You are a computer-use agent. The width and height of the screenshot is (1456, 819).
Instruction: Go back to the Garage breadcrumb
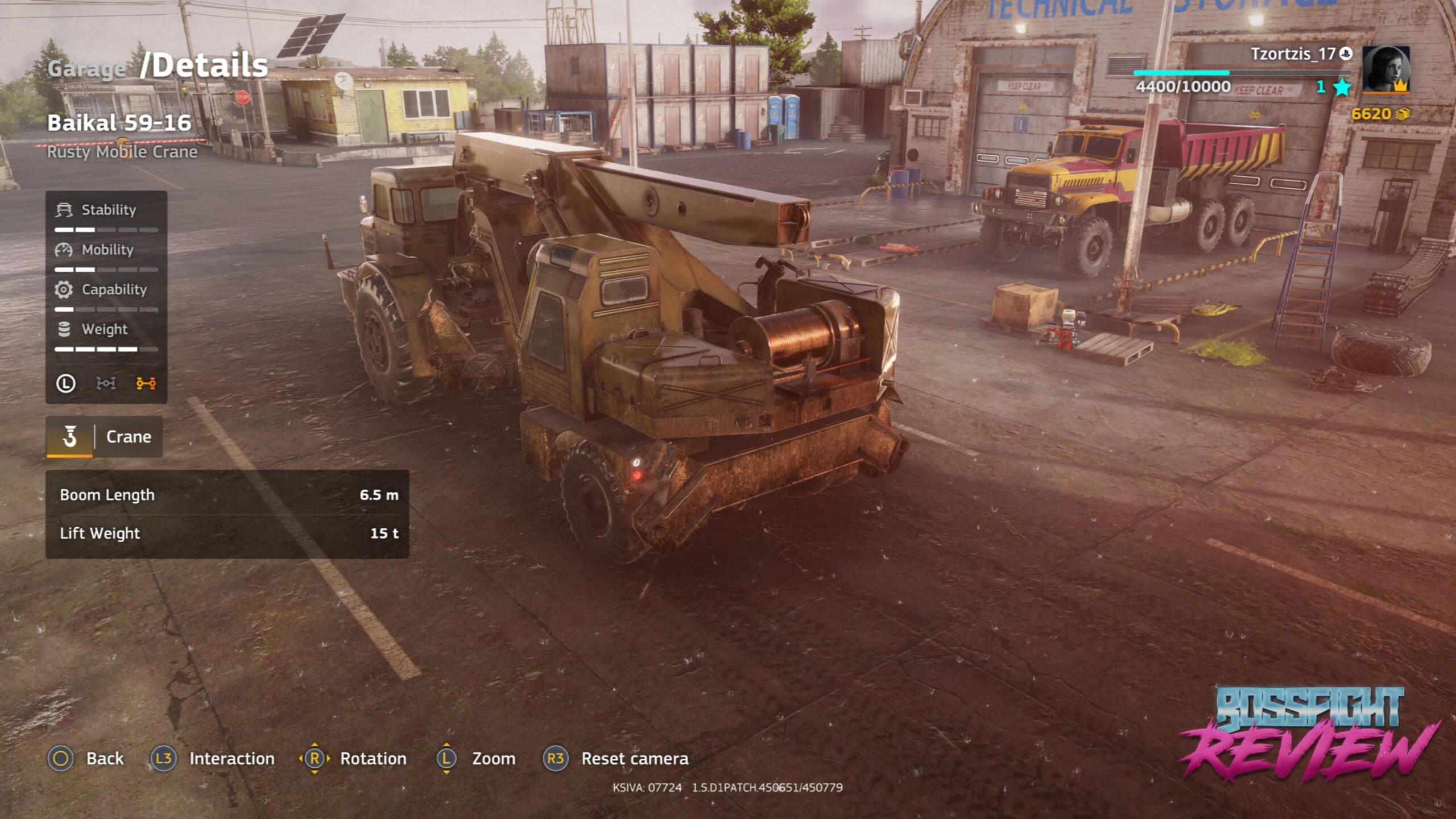[x=86, y=69]
